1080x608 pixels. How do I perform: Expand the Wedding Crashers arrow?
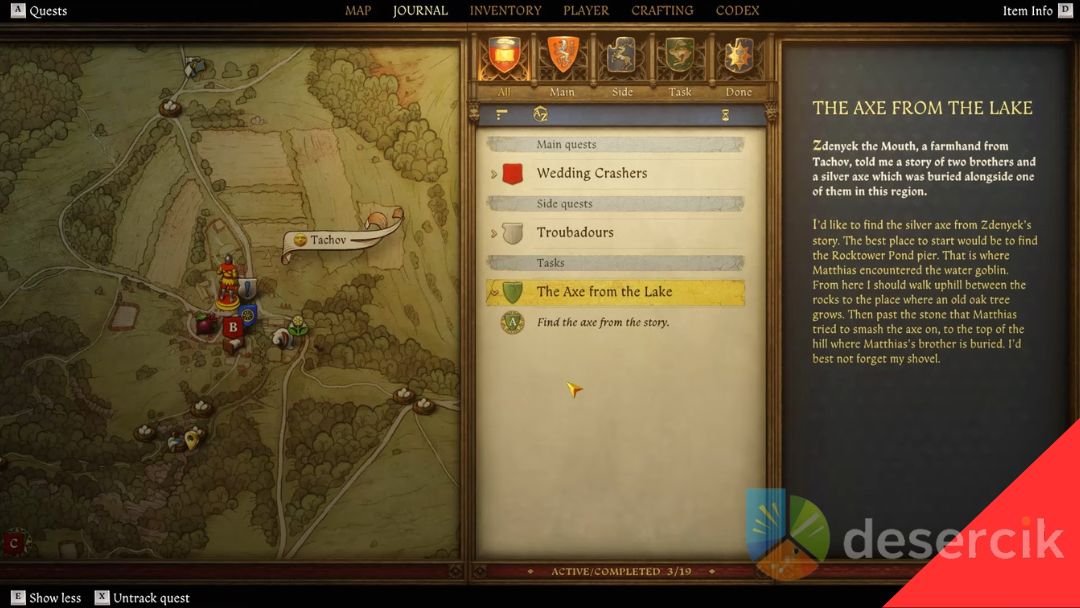click(494, 175)
